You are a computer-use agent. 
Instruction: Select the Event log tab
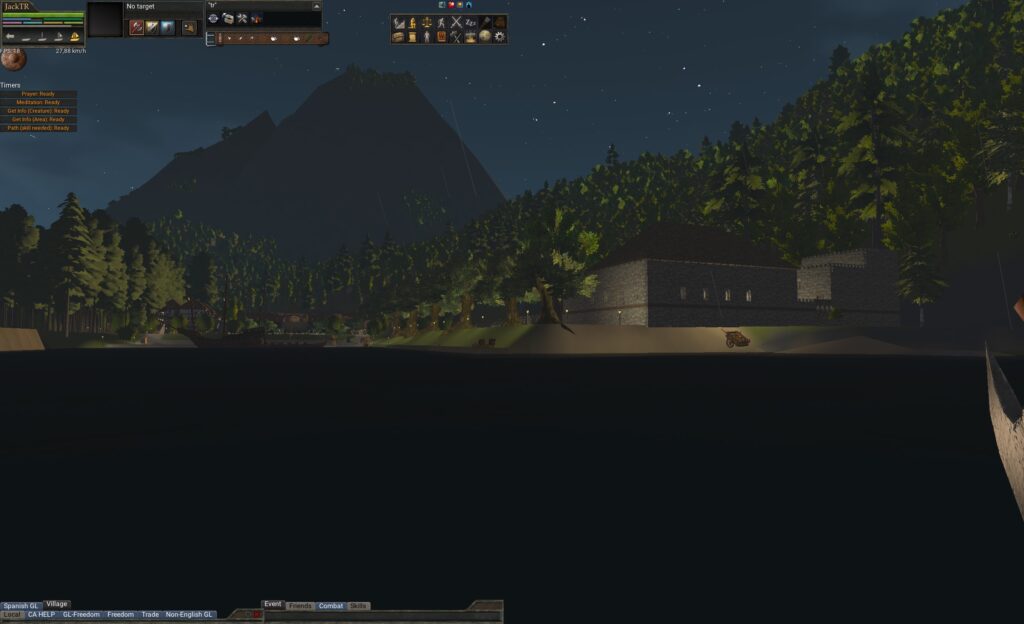coord(273,605)
